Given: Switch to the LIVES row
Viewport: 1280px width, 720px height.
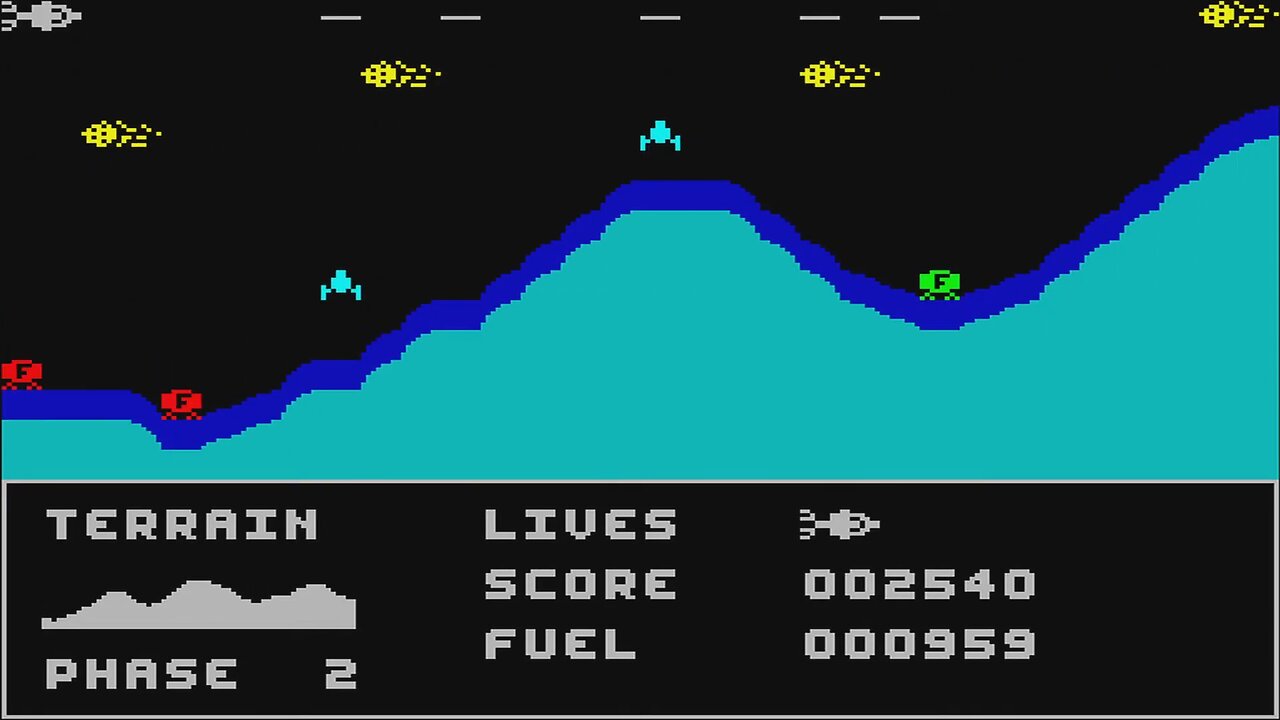Looking at the screenshot, I should (x=580, y=524).
